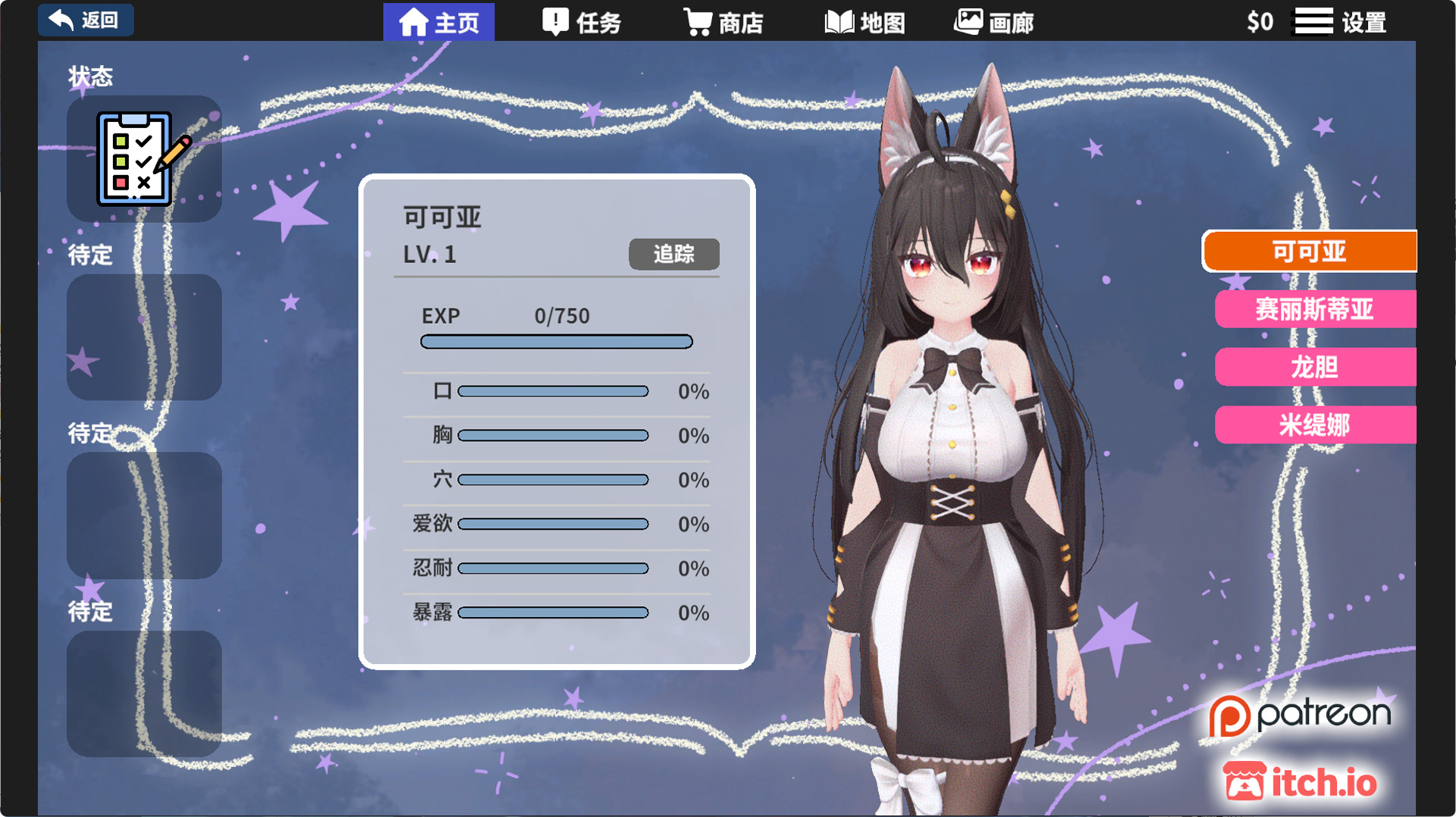Open the 设置 settings menu
This screenshot has width=1456, height=817.
[x=1341, y=22]
